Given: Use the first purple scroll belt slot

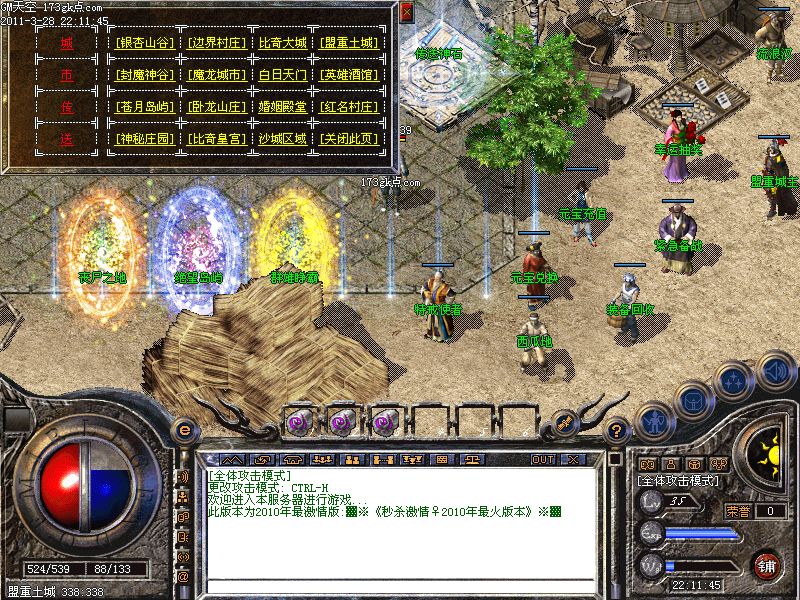Looking at the screenshot, I should pyautogui.click(x=297, y=421).
